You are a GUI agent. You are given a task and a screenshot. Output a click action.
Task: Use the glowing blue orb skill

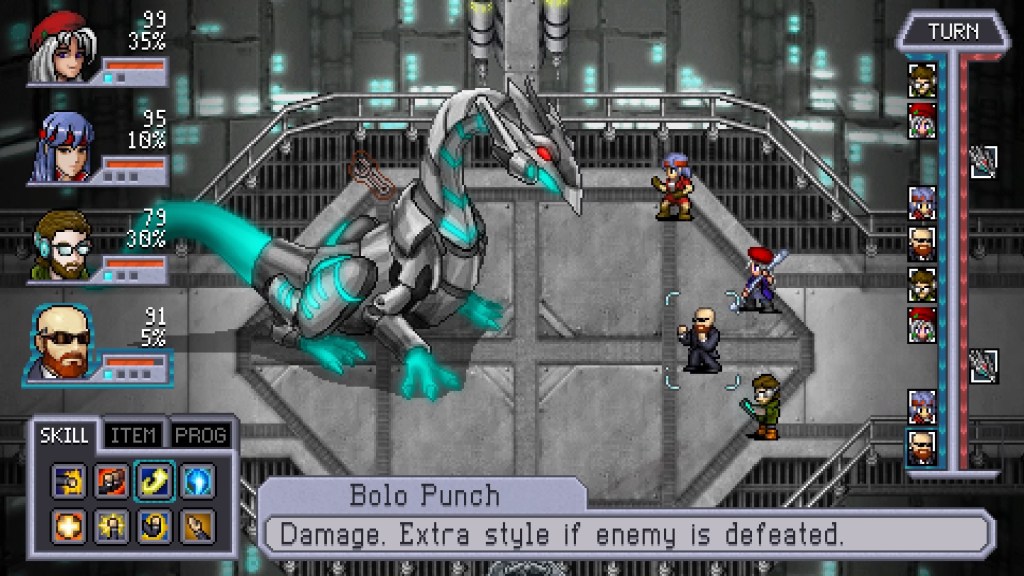pyautogui.click(x=196, y=481)
